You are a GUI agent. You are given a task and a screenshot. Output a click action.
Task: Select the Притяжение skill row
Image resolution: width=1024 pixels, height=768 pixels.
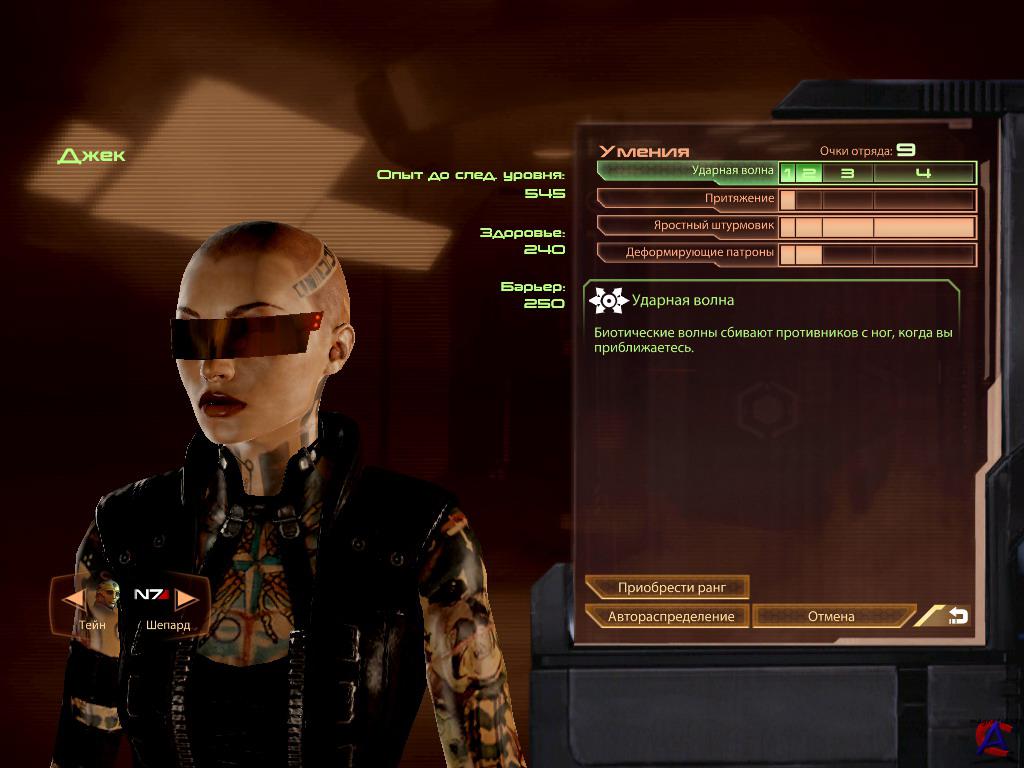pyautogui.click(x=688, y=199)
